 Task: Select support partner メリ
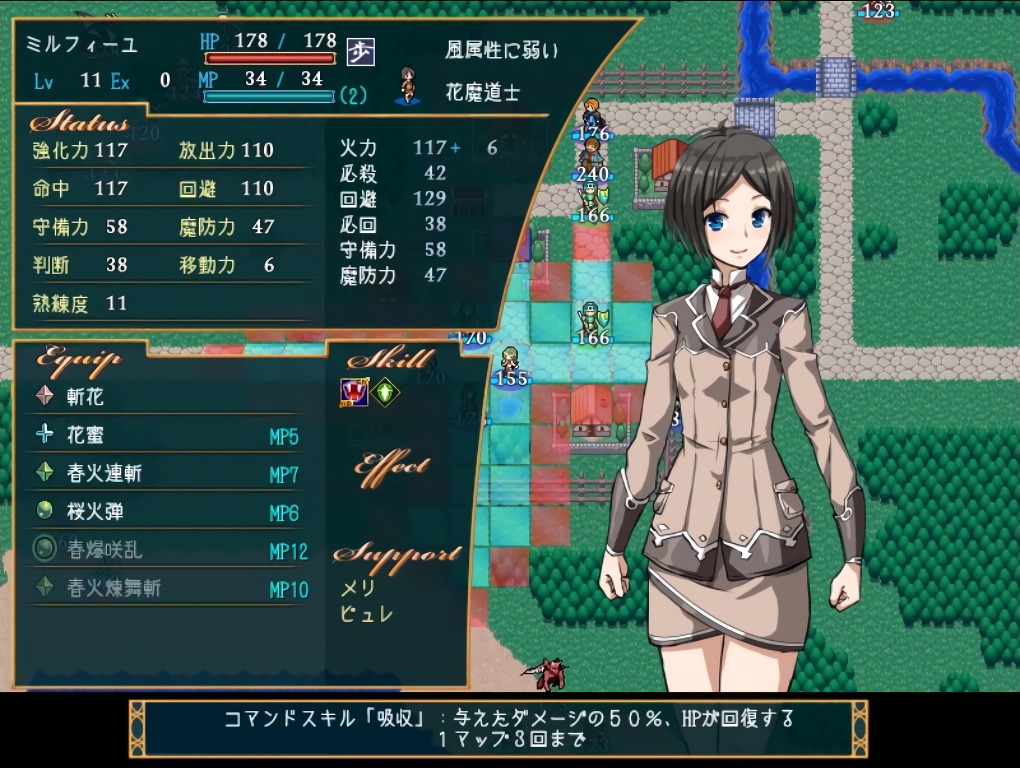(x=357, y=590)
